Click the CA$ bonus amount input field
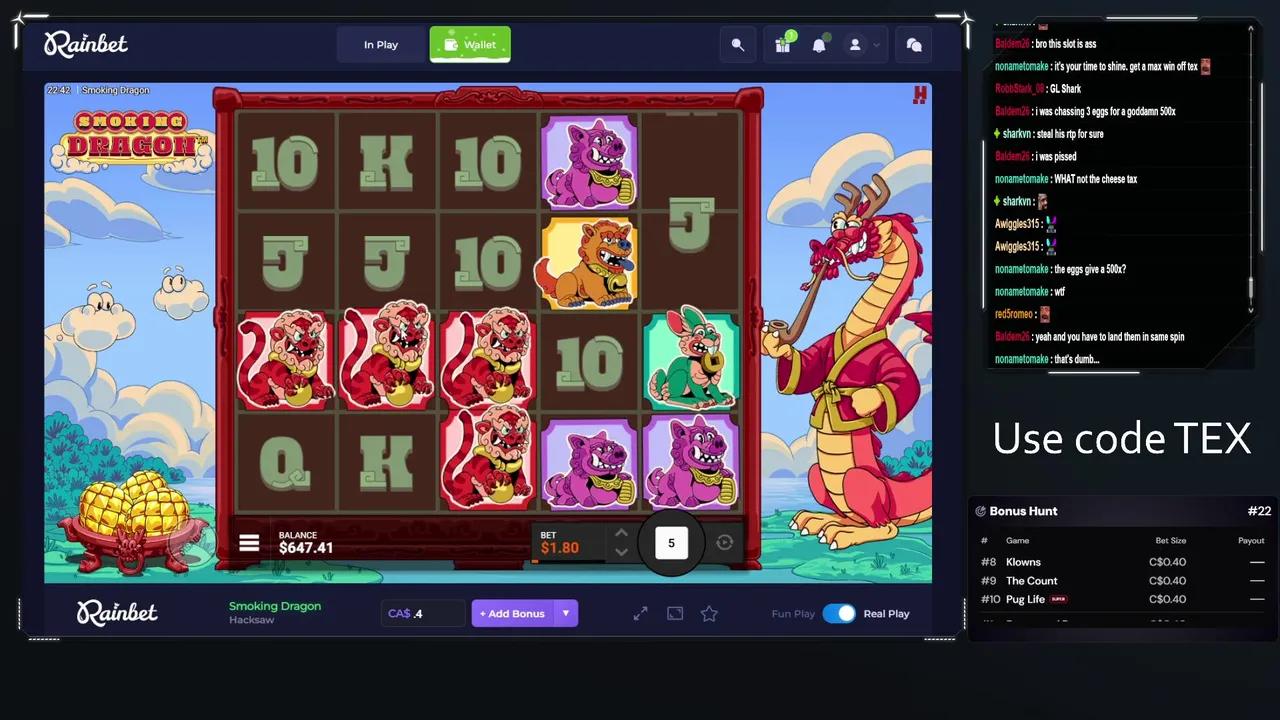 (x=420, y=613)
